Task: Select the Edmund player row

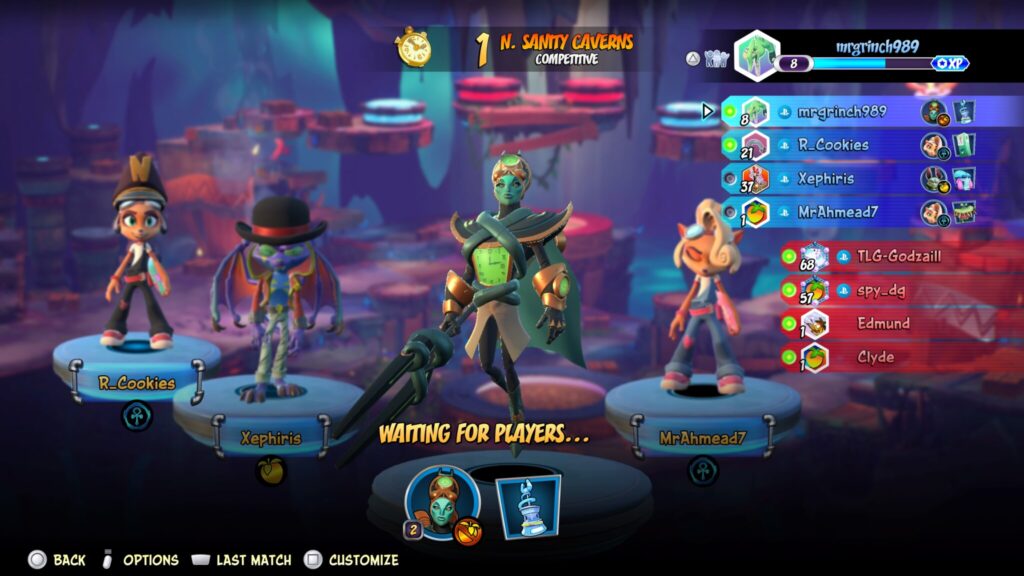Action: point(884,324)
